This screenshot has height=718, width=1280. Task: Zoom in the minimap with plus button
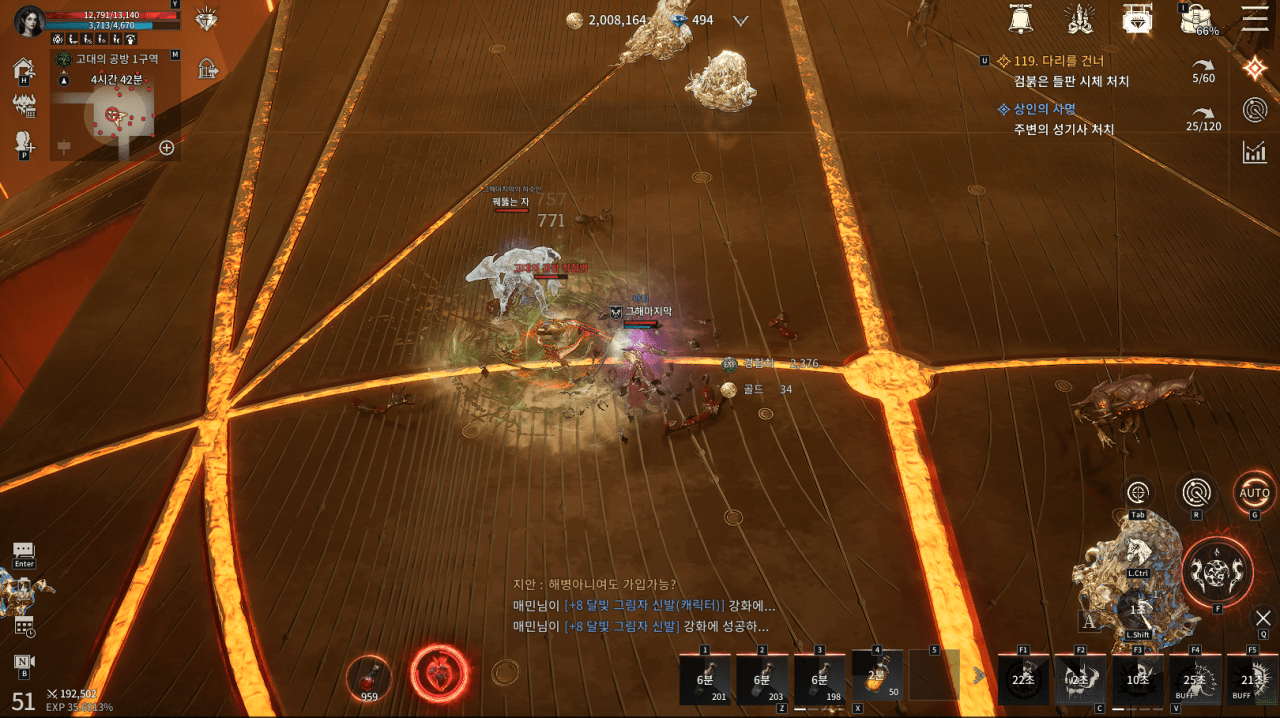pos(167,148)
